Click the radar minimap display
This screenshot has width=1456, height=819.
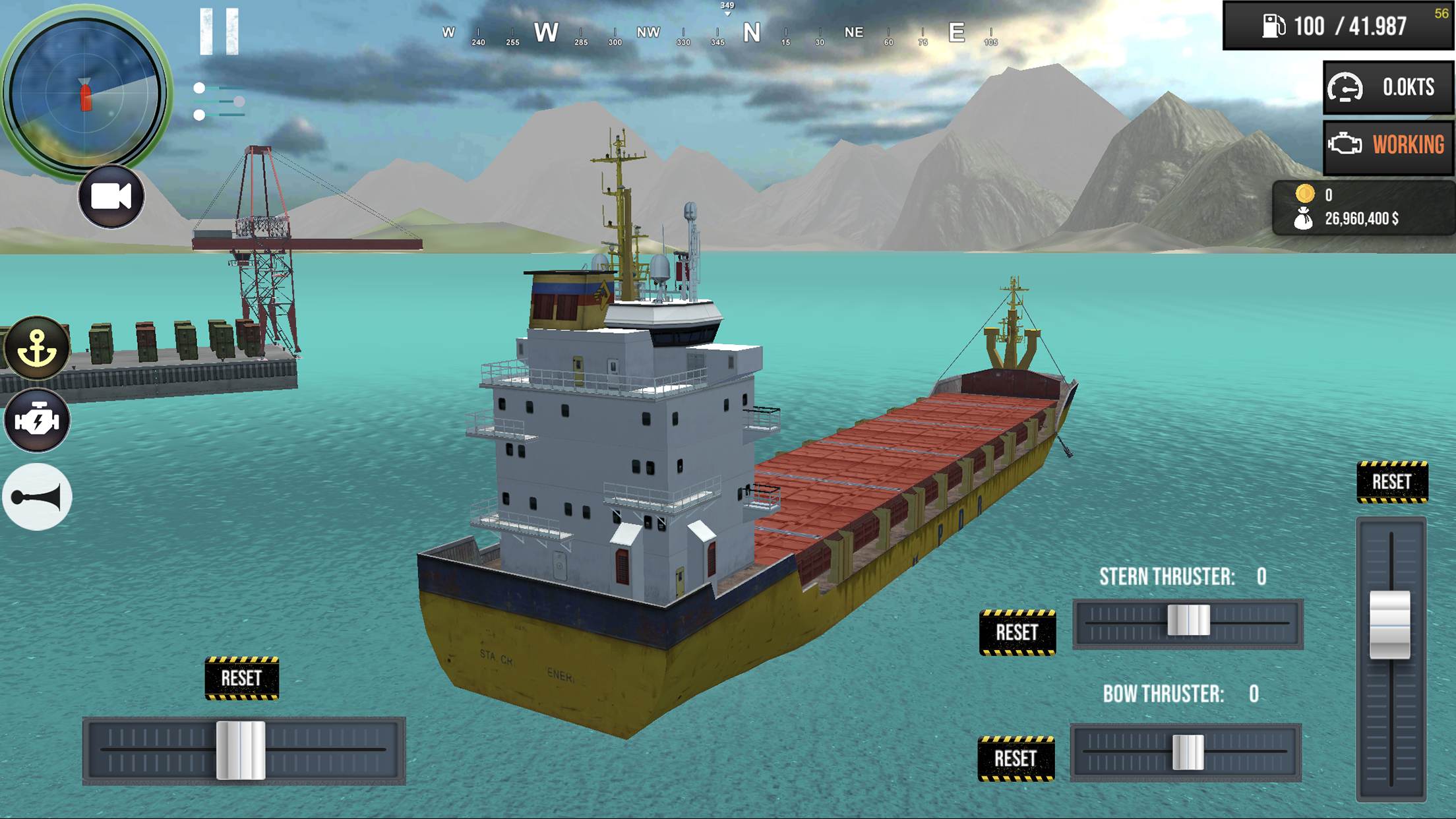86,91
